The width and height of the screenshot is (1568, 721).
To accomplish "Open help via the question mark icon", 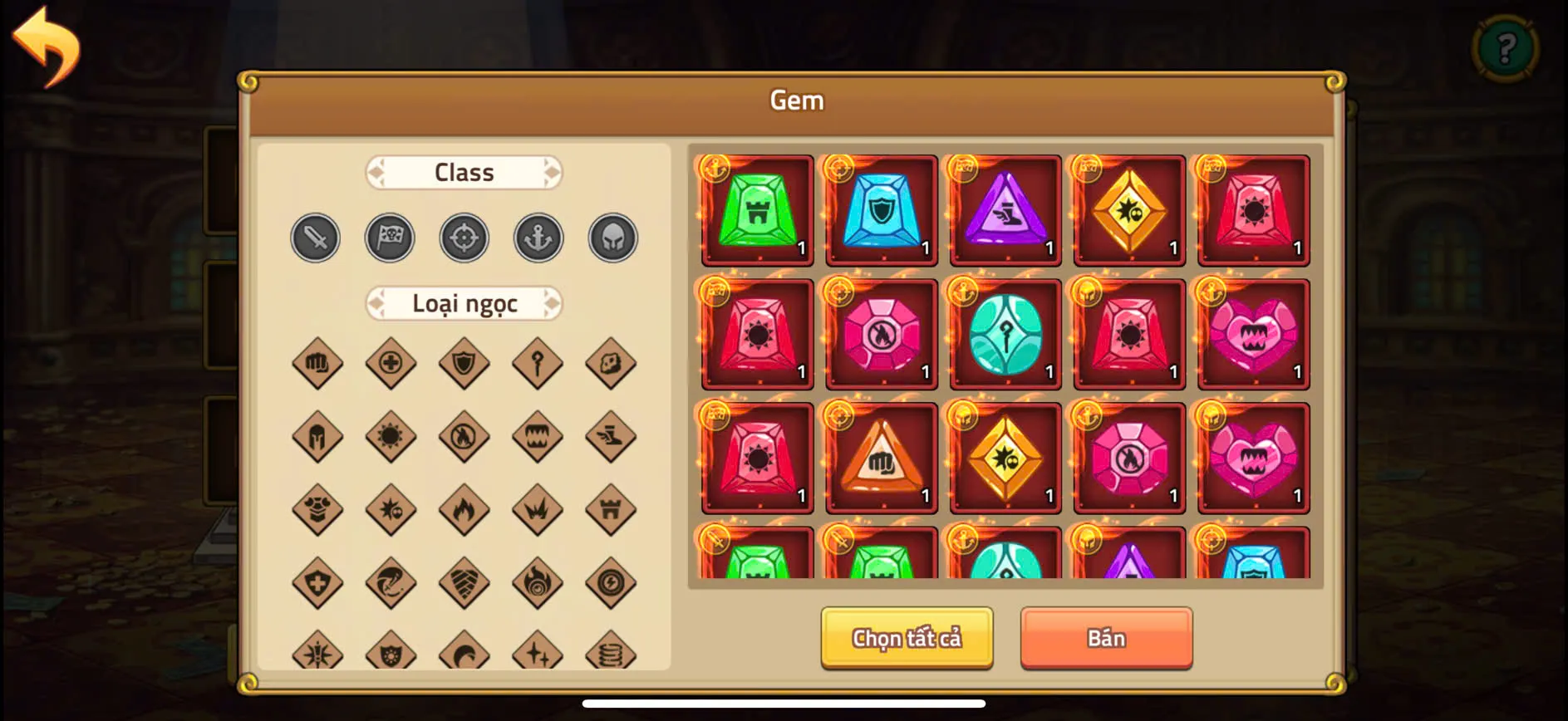I will (1506, 48).
